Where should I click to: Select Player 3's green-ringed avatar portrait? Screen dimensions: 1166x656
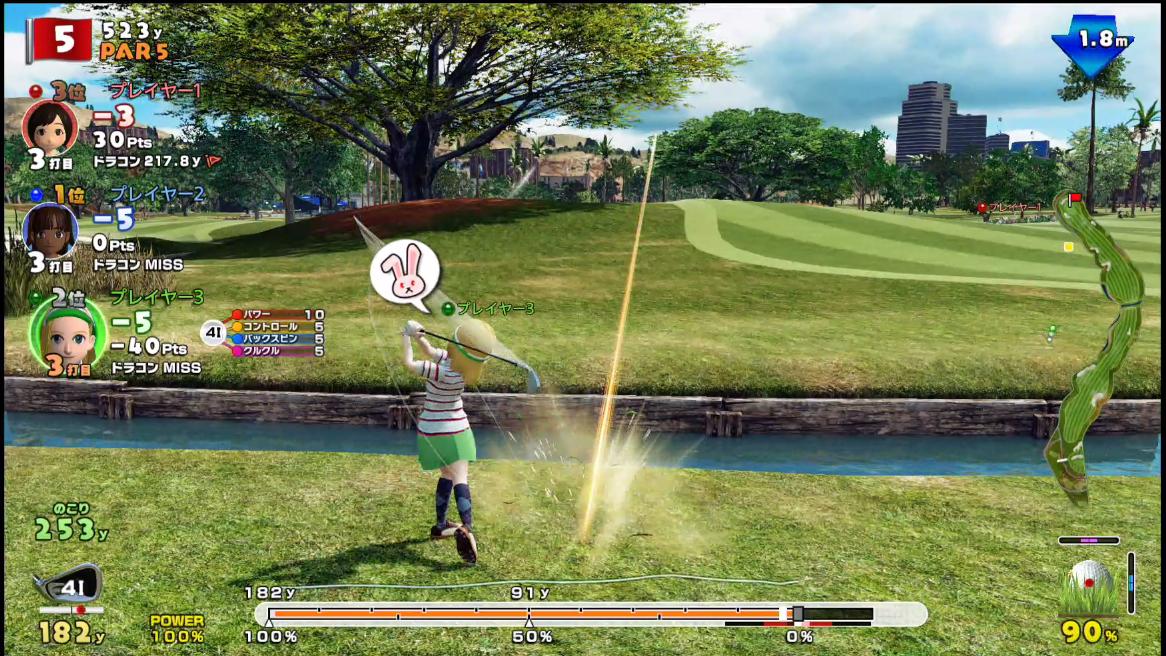click(x=68, y=334)
